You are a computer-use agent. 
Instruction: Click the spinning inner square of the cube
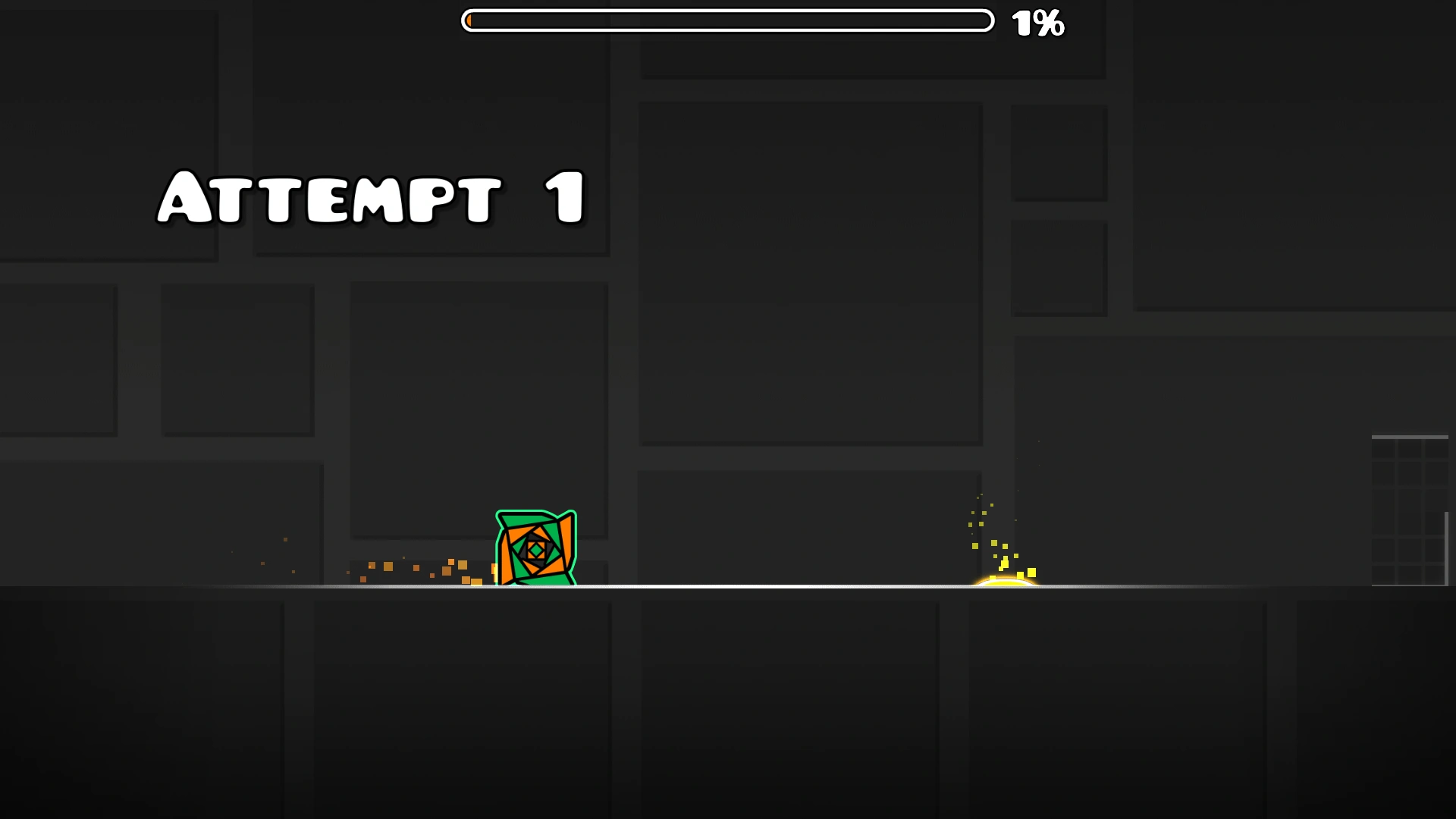[x=535, y=550]
